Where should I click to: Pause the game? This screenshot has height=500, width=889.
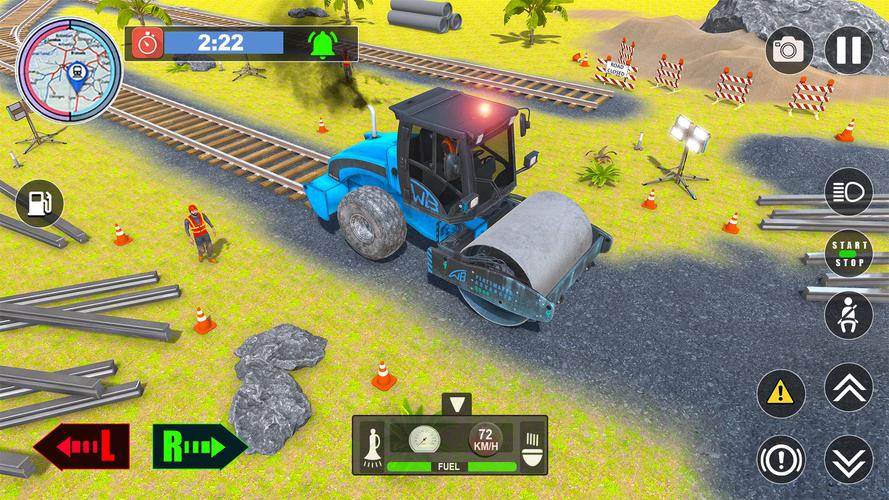[x=848, y=51]
